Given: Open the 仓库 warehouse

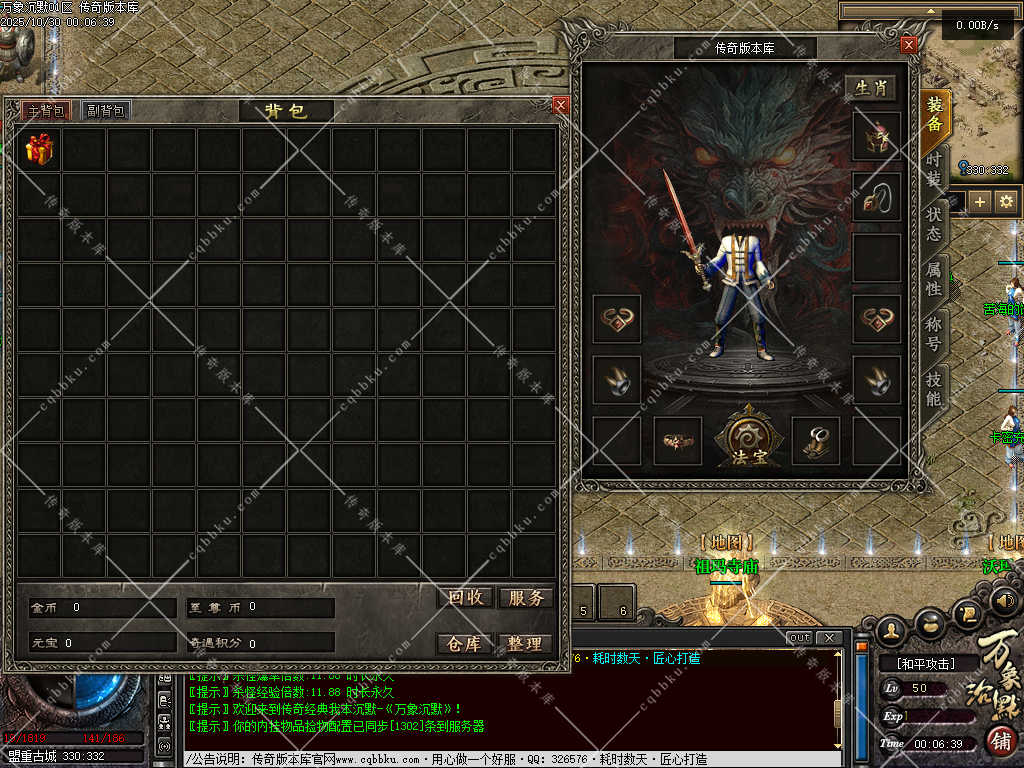Looking at the screenshot, I should tap(465, 644).
